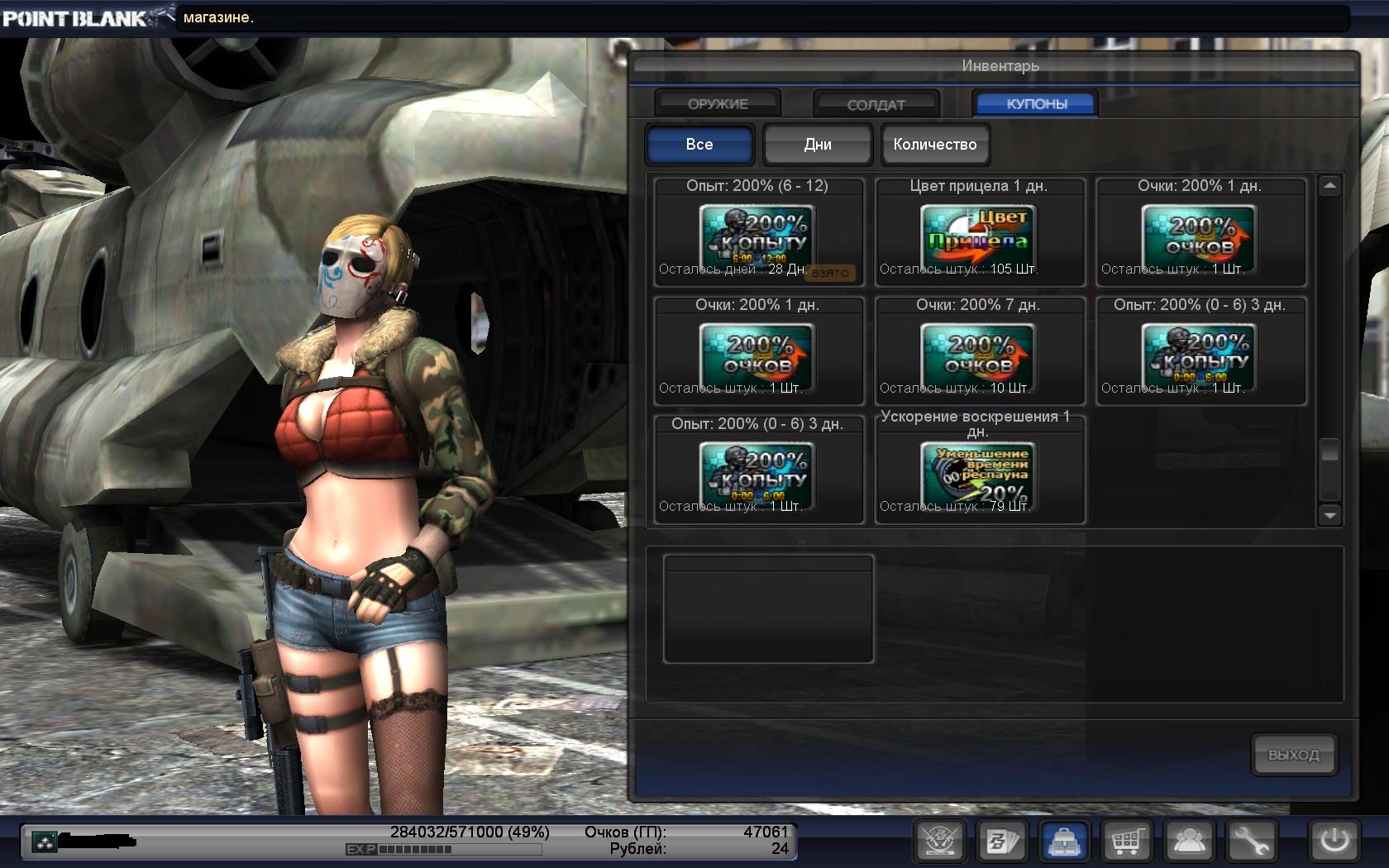Open the PB cards mission icon
The width and height of the screenshot is (1389, 868).
(1000, 842)
